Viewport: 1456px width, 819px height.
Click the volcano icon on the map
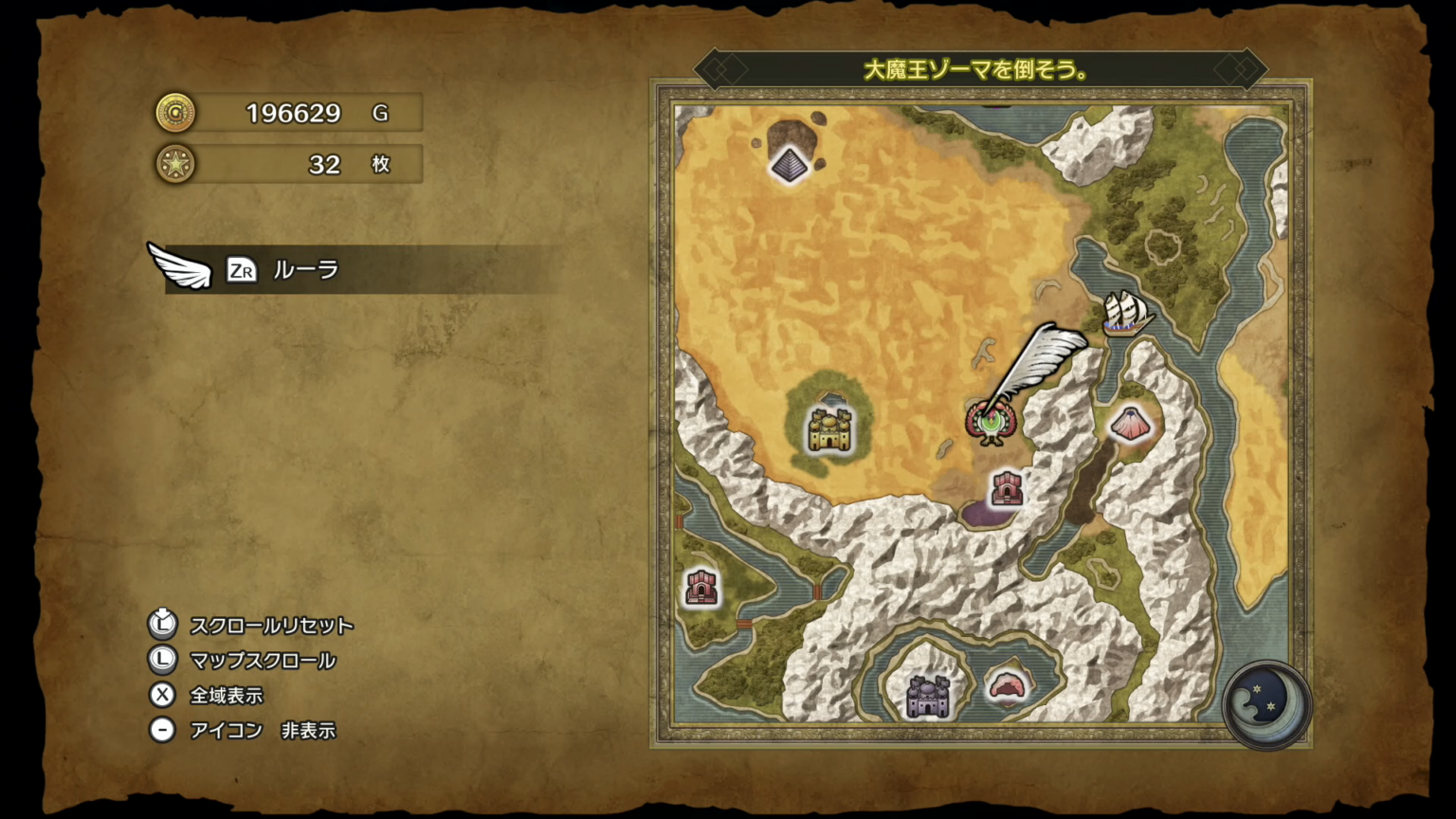pos(1130,424)
